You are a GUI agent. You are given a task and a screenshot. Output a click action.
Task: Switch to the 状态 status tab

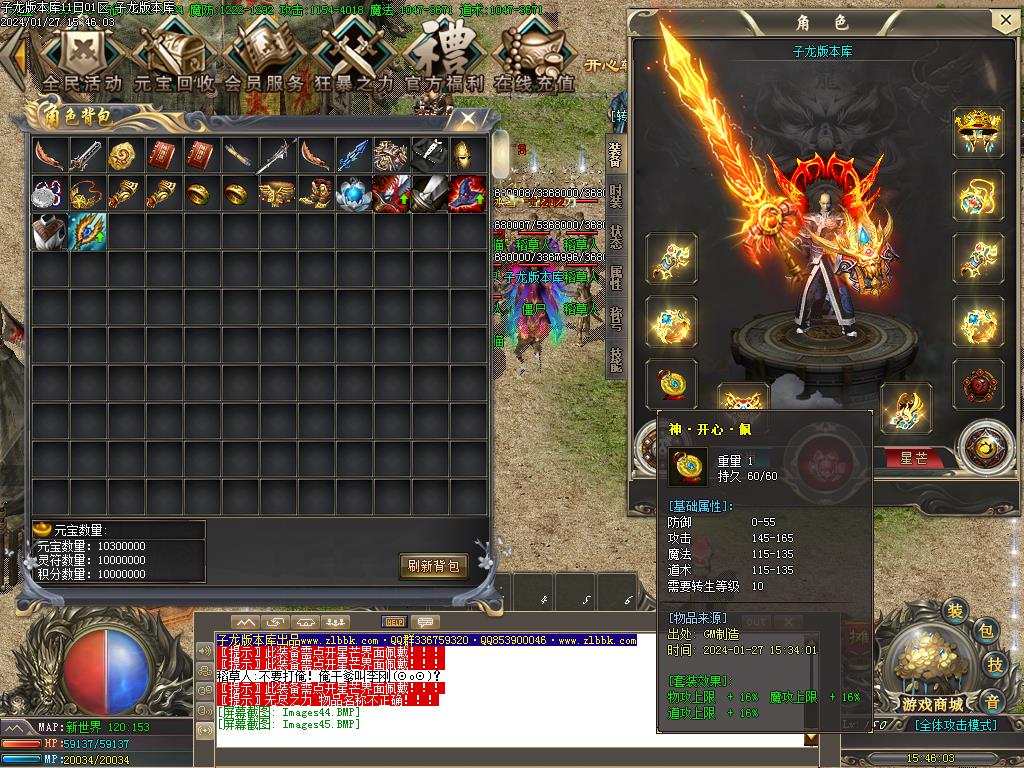[x=615, y=238]
